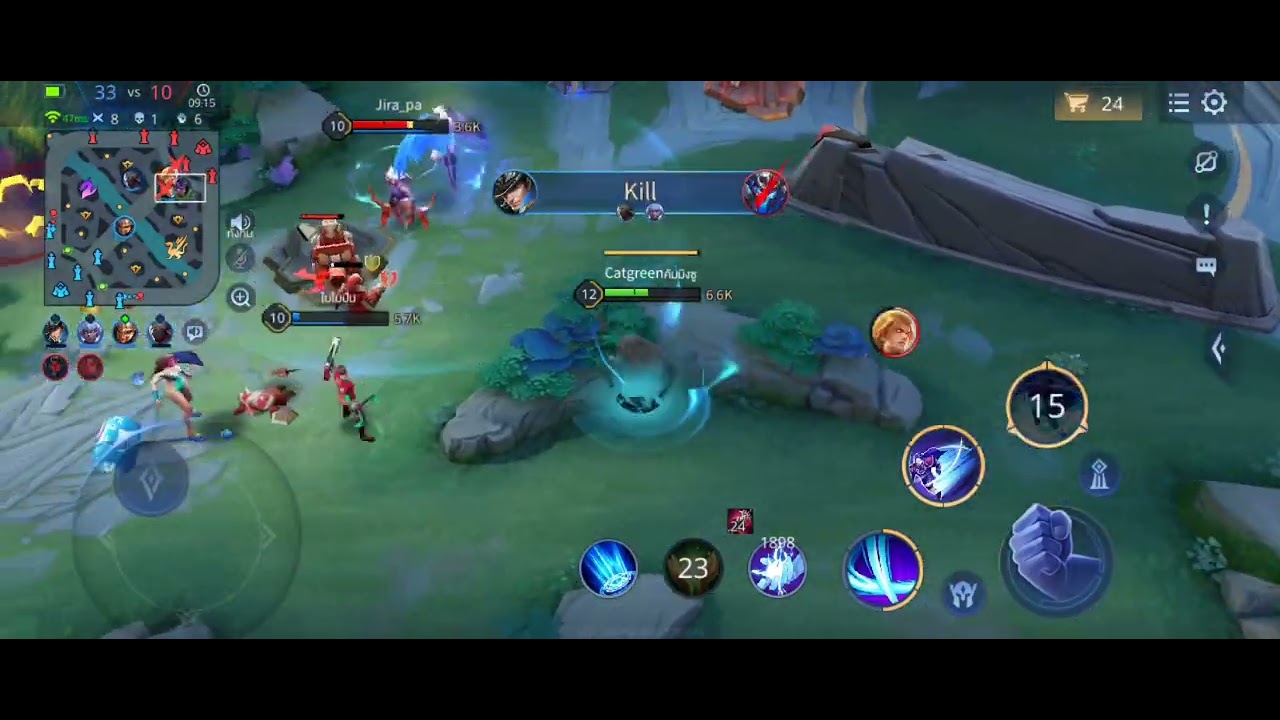The height and width of the screenshot is (720, 1280).
Task: Activate the blue slash skill beside the fist
Action: (883, 568)
